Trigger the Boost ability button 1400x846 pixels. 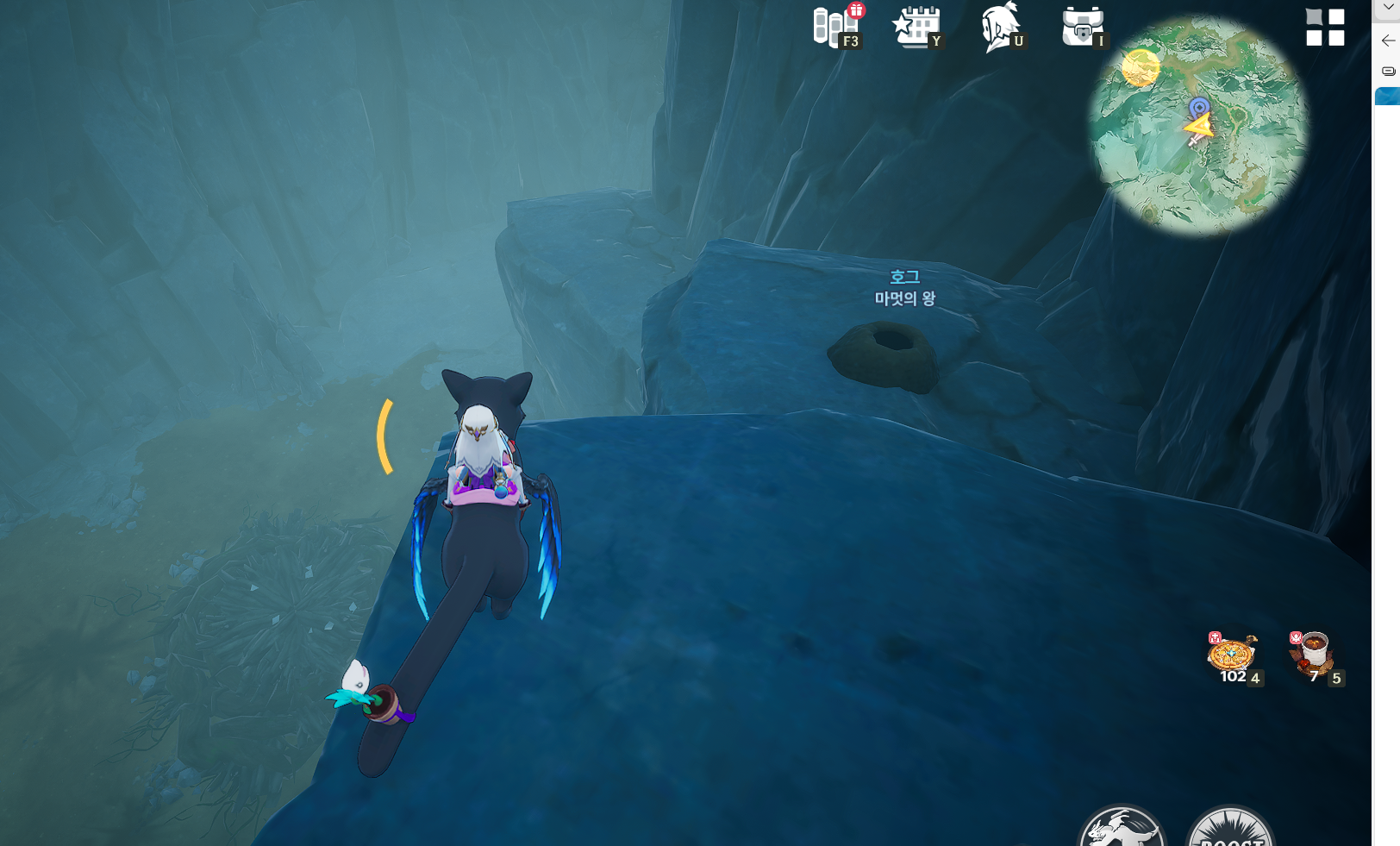pyautogui.click(x=1230, y=831)
